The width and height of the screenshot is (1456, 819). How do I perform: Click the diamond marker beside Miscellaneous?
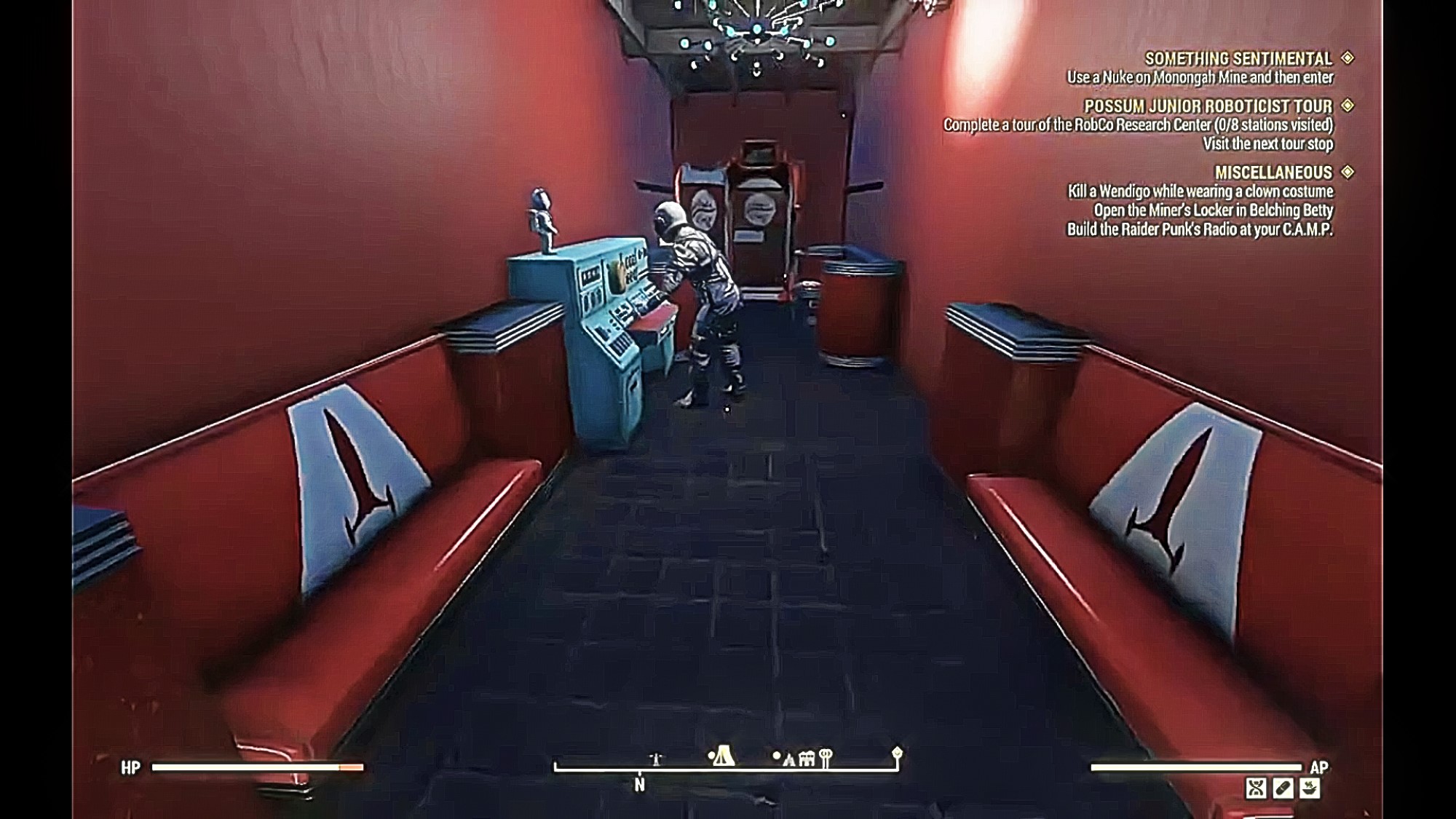pos(1348,172)
